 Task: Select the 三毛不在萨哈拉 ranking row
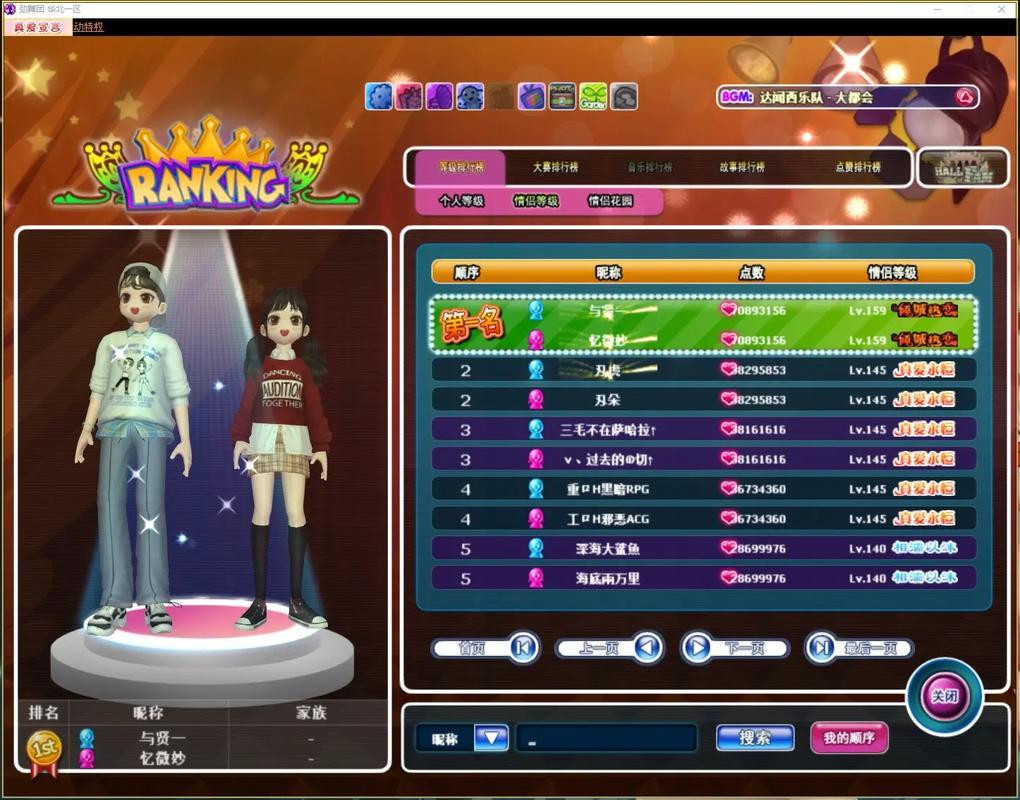(702, 429)
